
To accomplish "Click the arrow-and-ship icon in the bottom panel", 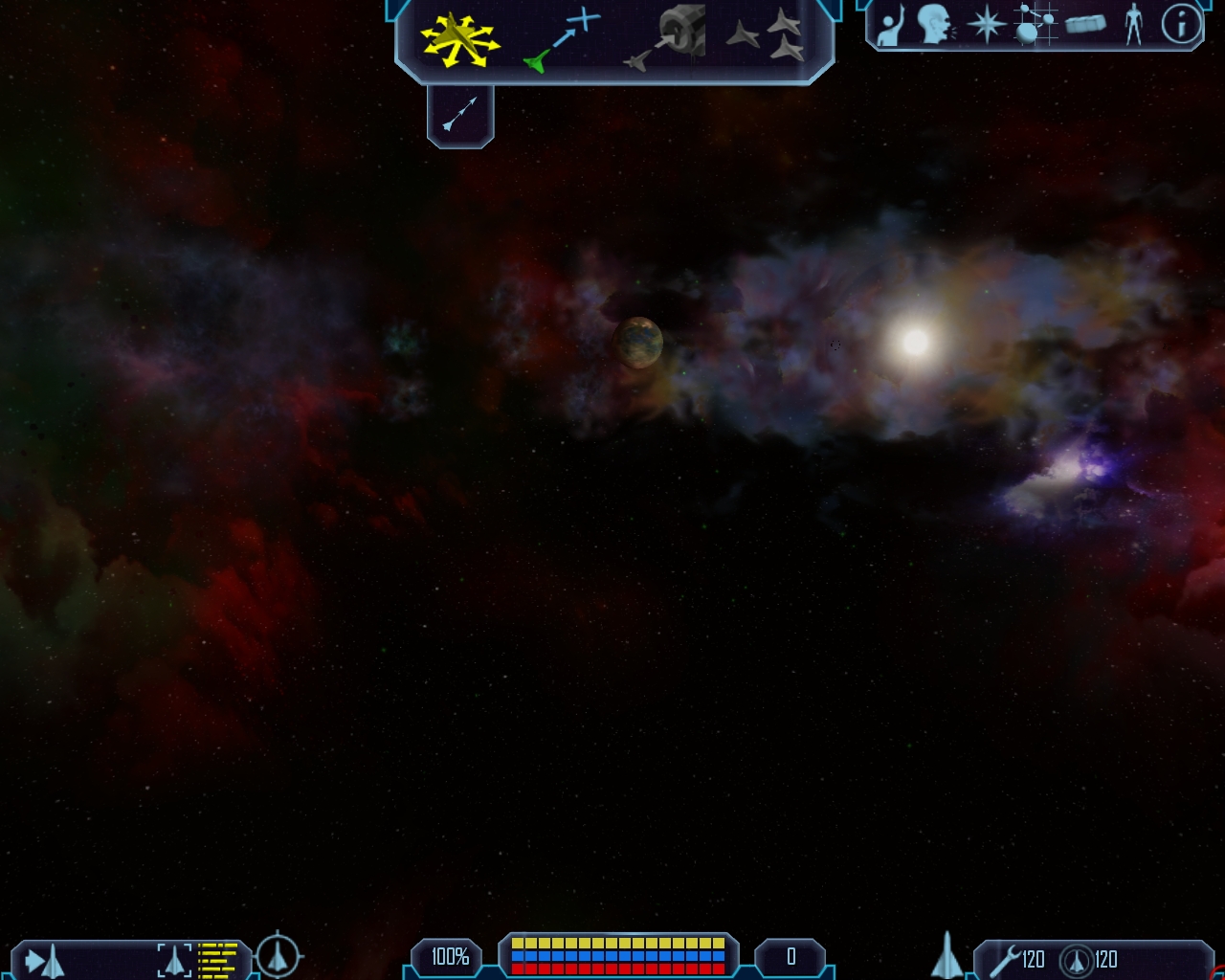I will click(x=44, y=960).
